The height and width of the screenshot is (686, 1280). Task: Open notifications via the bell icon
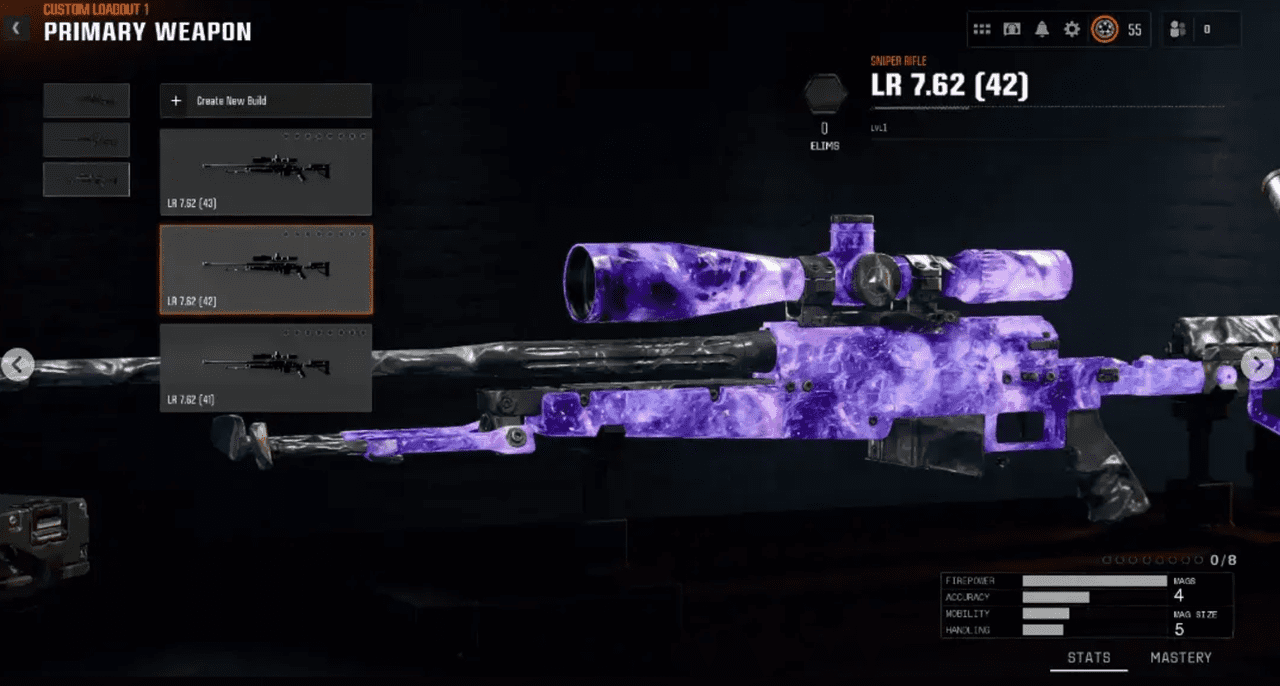tap(1042, 30)
